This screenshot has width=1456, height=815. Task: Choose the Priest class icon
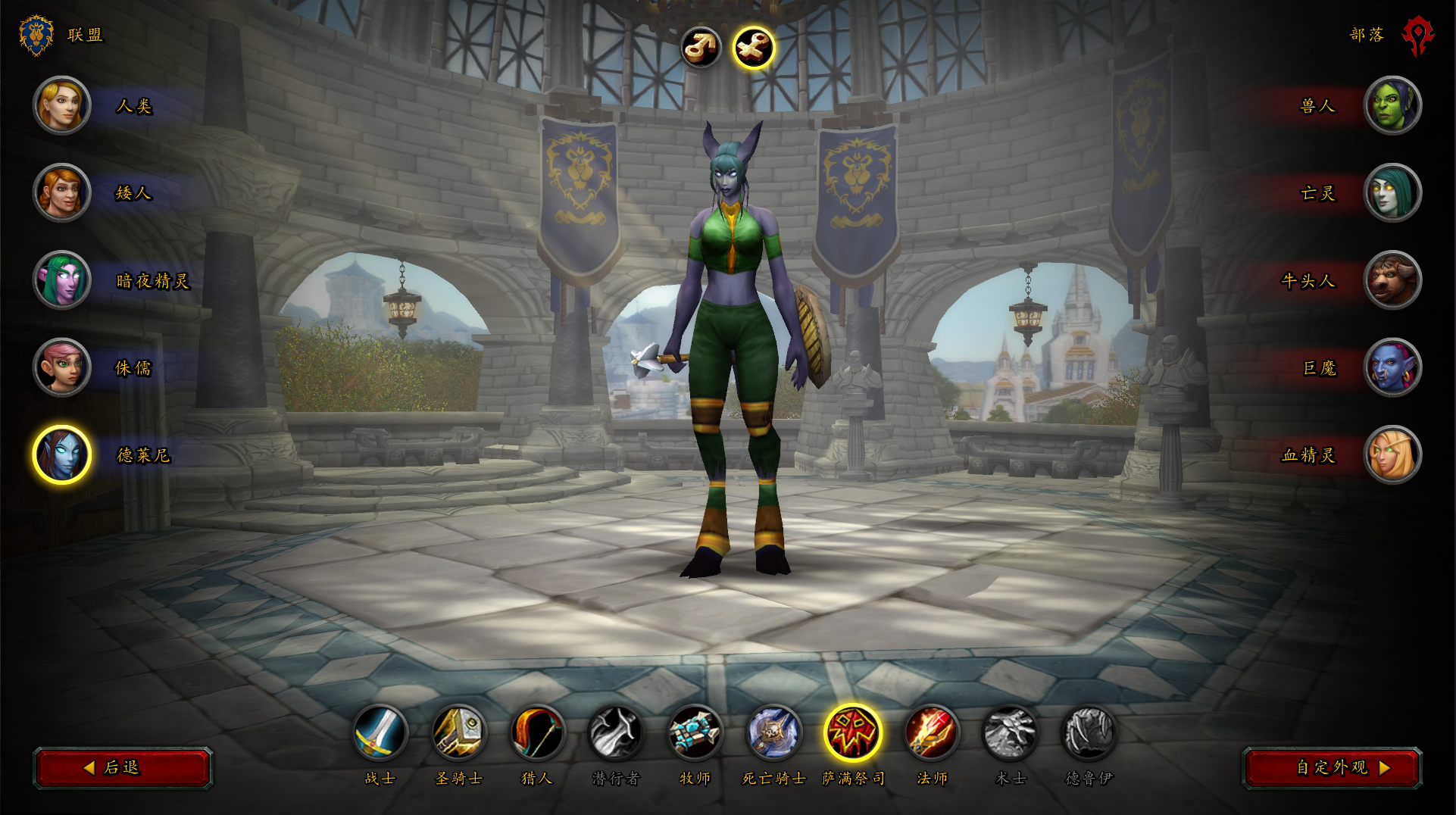click(695, 732)
